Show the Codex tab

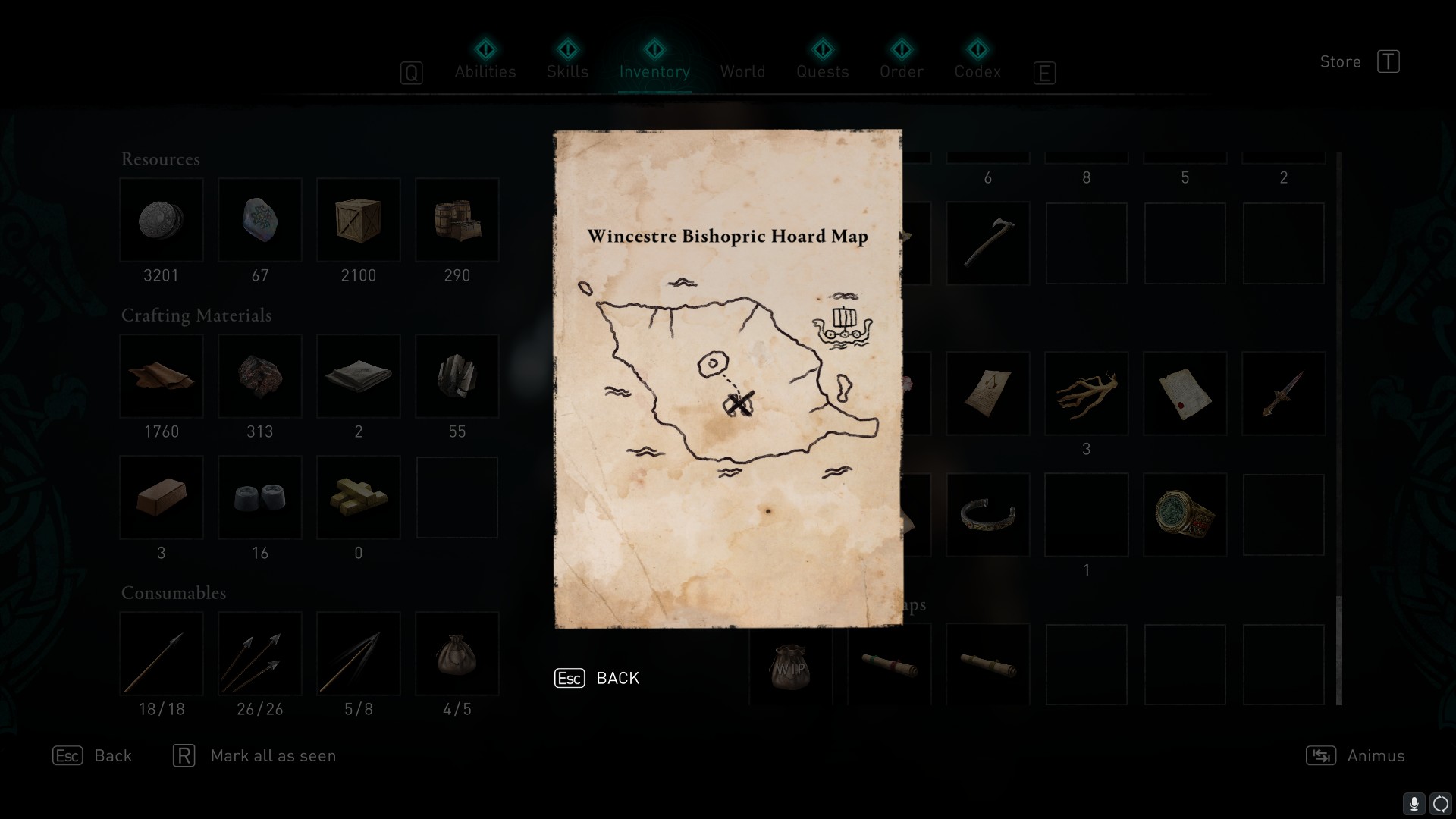point(977,71)
